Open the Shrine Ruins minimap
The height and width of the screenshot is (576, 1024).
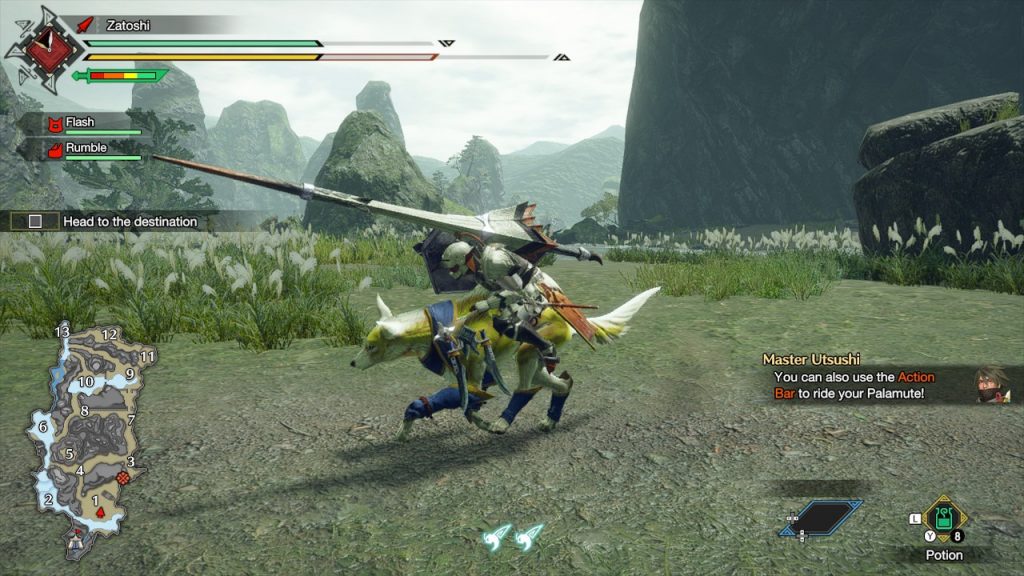pos(90,432)
